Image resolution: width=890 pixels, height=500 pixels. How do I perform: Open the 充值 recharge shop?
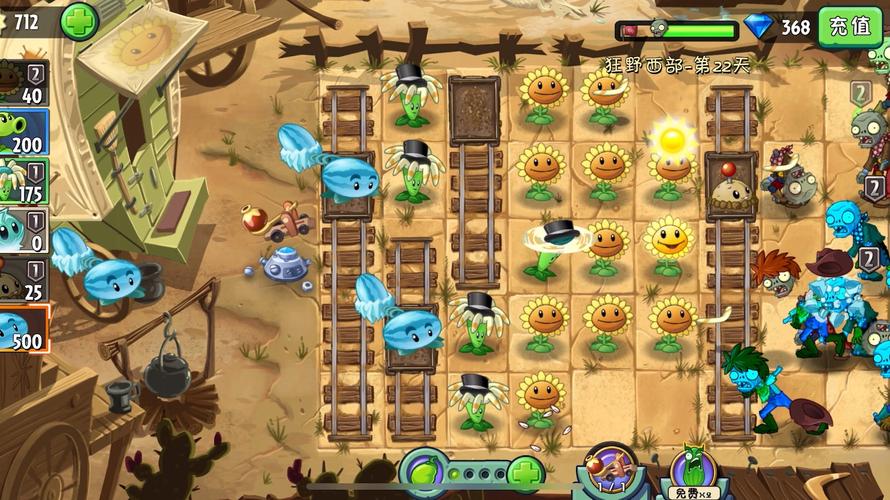[850, 26]
